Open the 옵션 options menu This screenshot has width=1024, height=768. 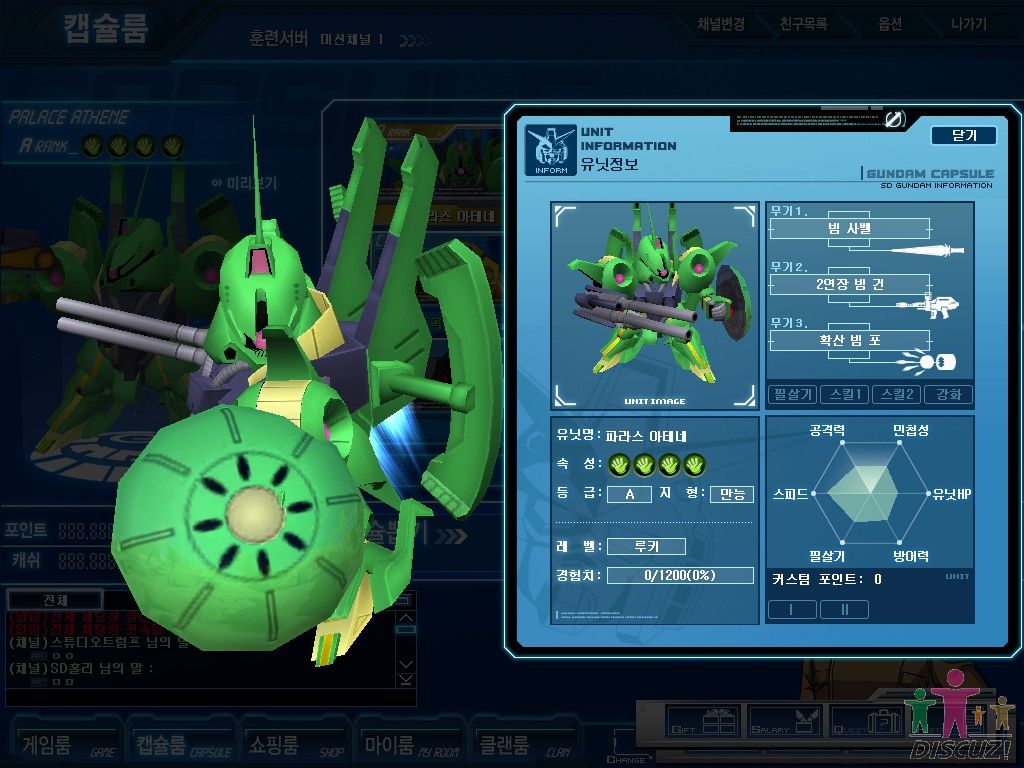coord(889,24)
